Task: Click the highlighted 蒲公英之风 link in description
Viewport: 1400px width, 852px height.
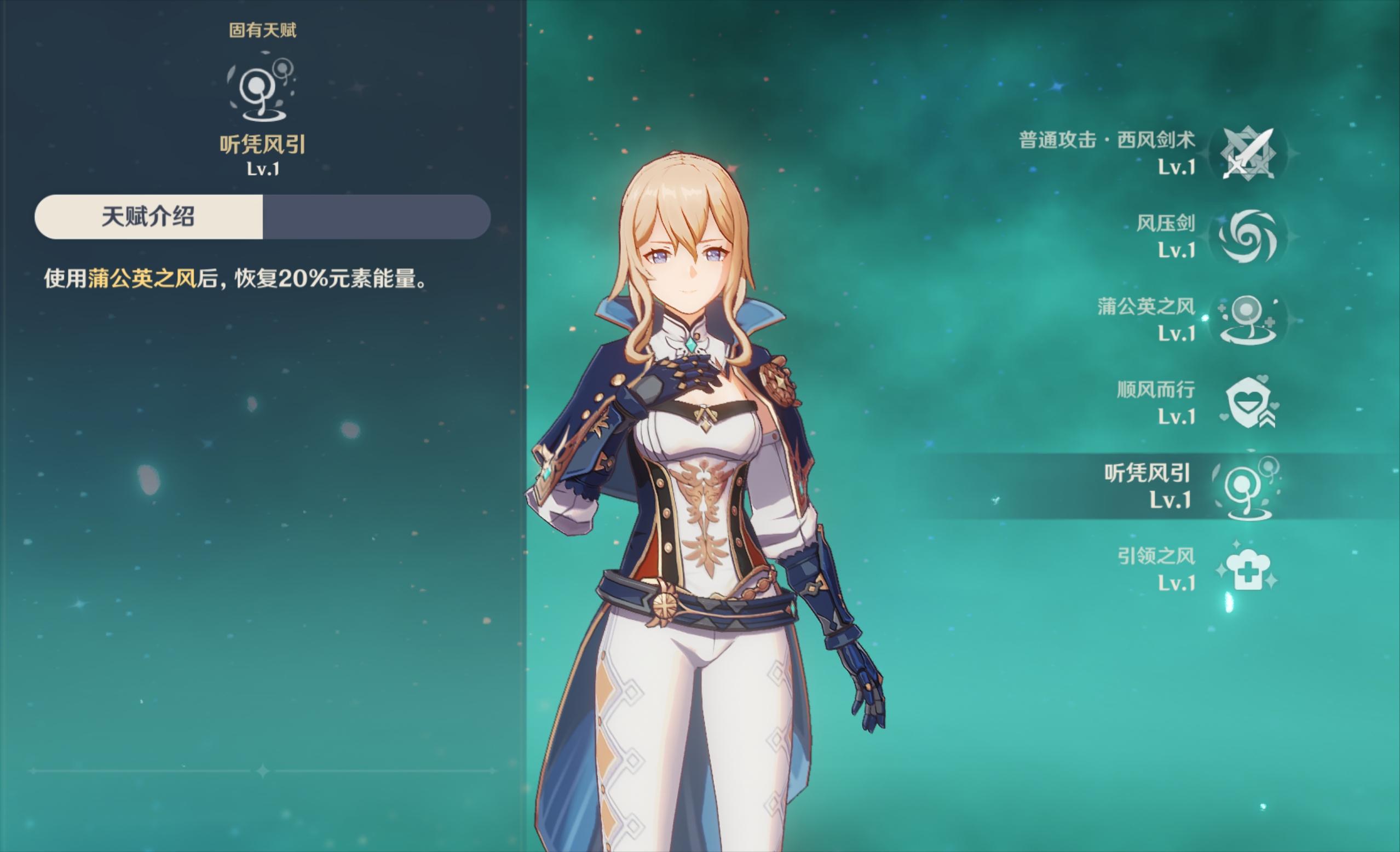Action: (142, 279)
